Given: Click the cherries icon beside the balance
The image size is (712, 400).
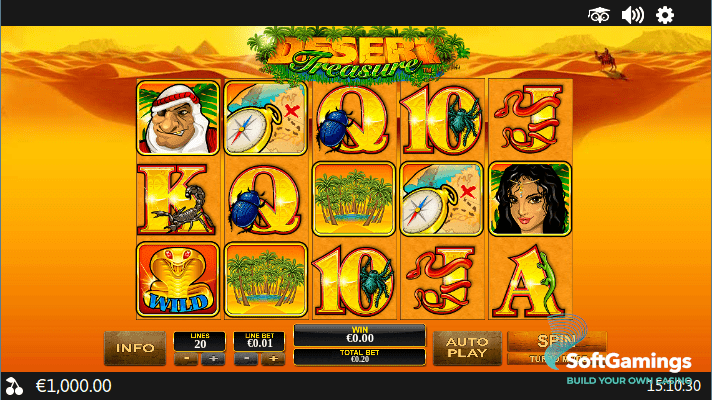Looking at the screenshot, I should (13, 385).
